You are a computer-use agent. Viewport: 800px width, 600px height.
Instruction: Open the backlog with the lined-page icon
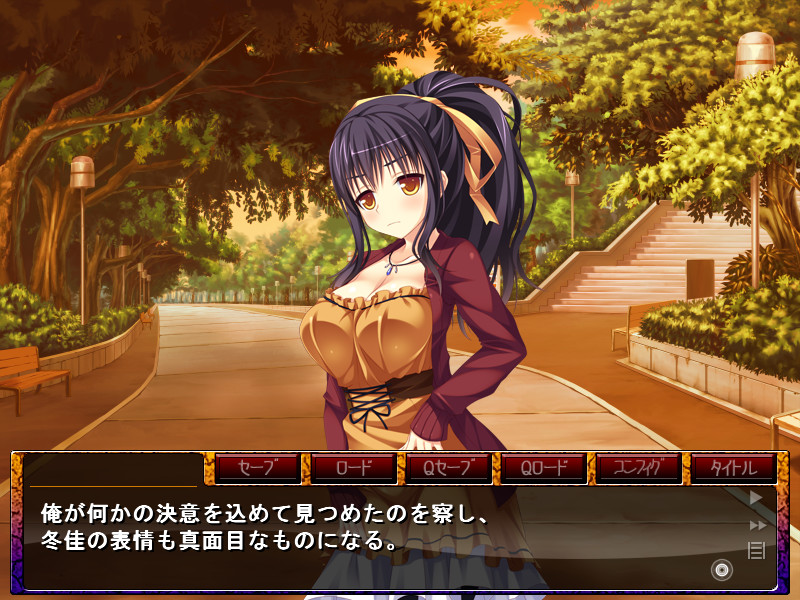coord(756,549)
